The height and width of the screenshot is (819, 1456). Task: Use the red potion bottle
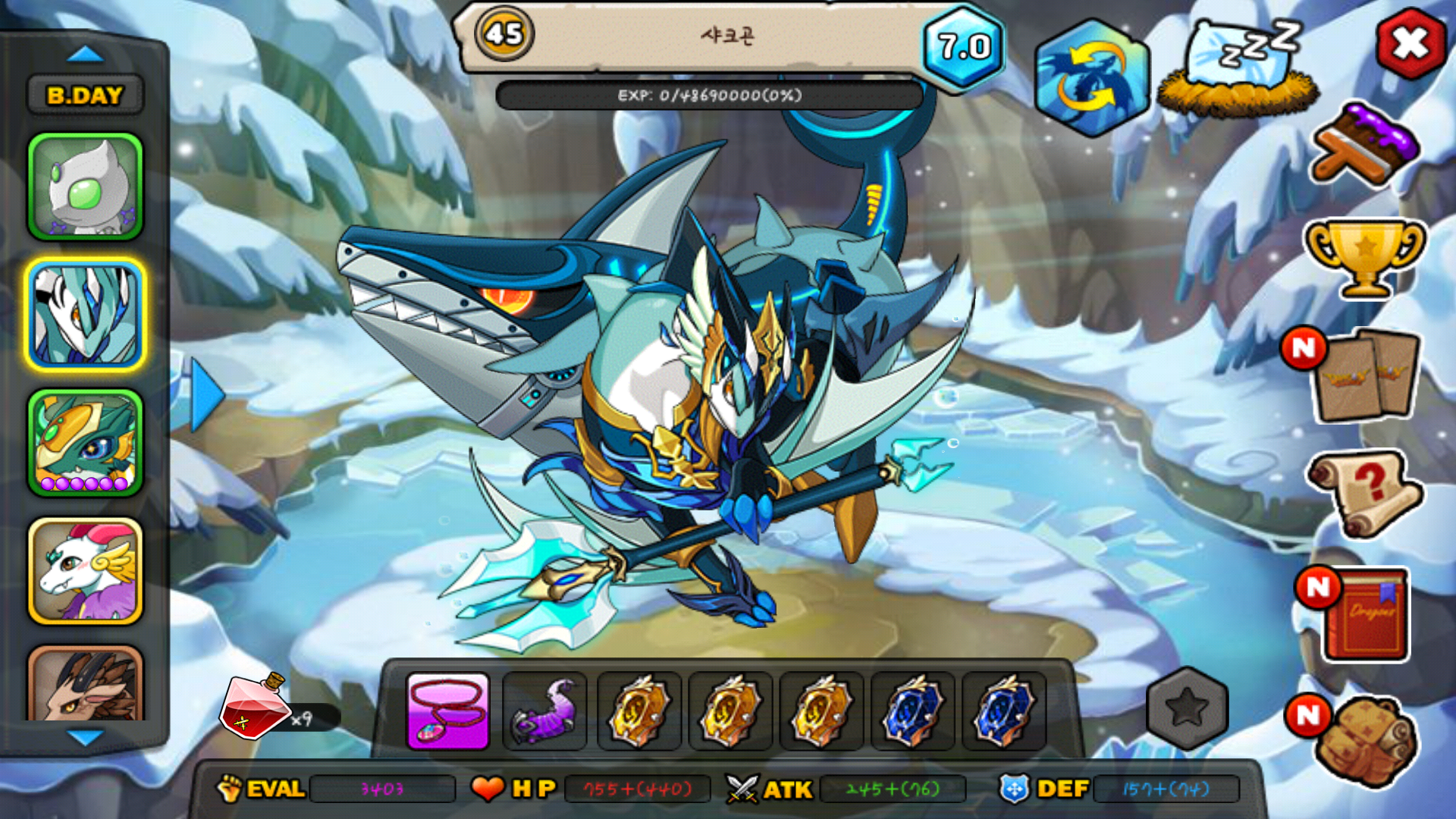click(254, 707)
